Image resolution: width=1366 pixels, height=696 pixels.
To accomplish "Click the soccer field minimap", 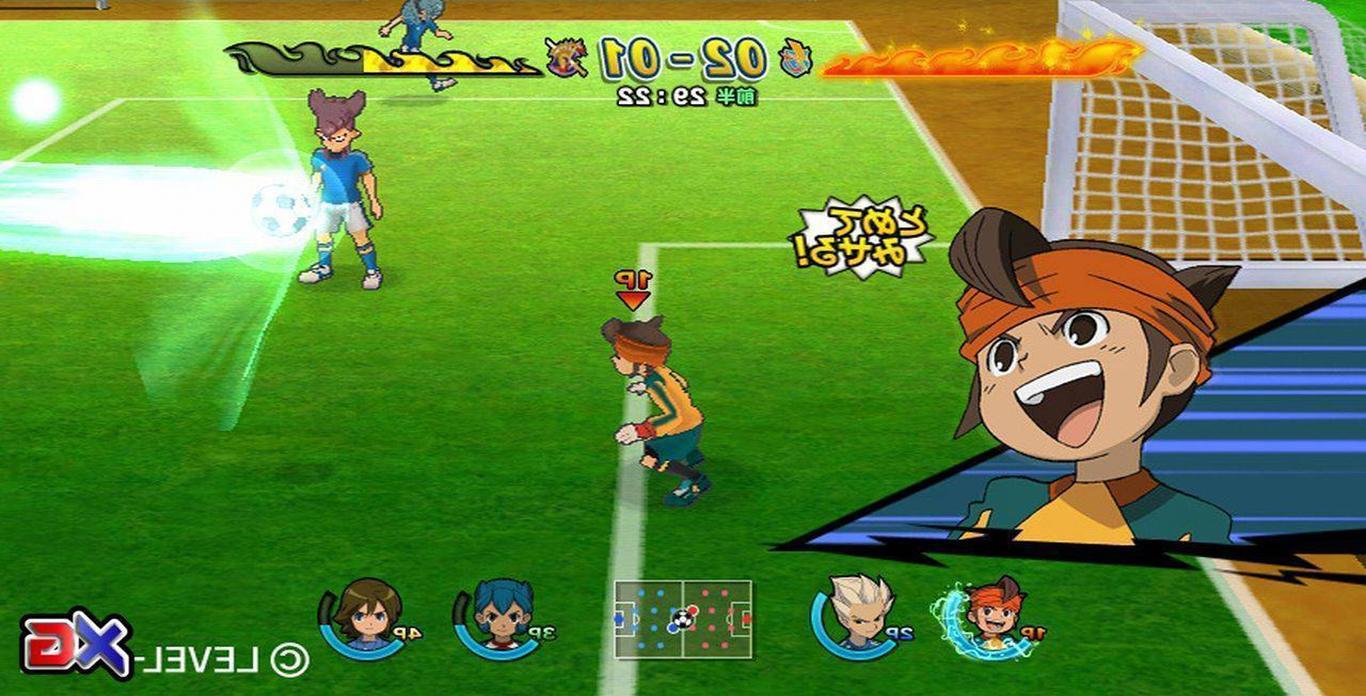I will [683, 619].
